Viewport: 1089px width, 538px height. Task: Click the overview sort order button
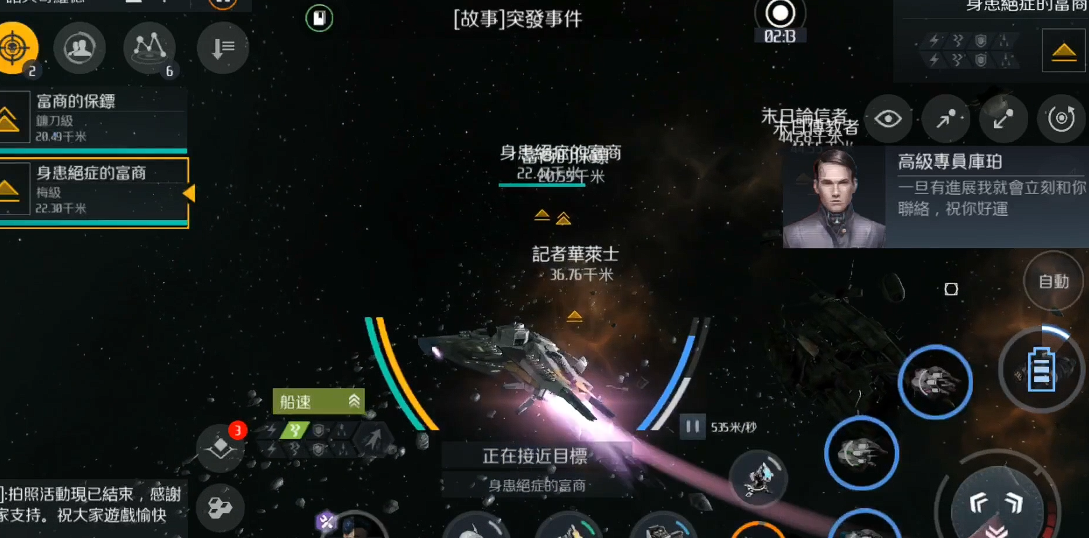222,47
